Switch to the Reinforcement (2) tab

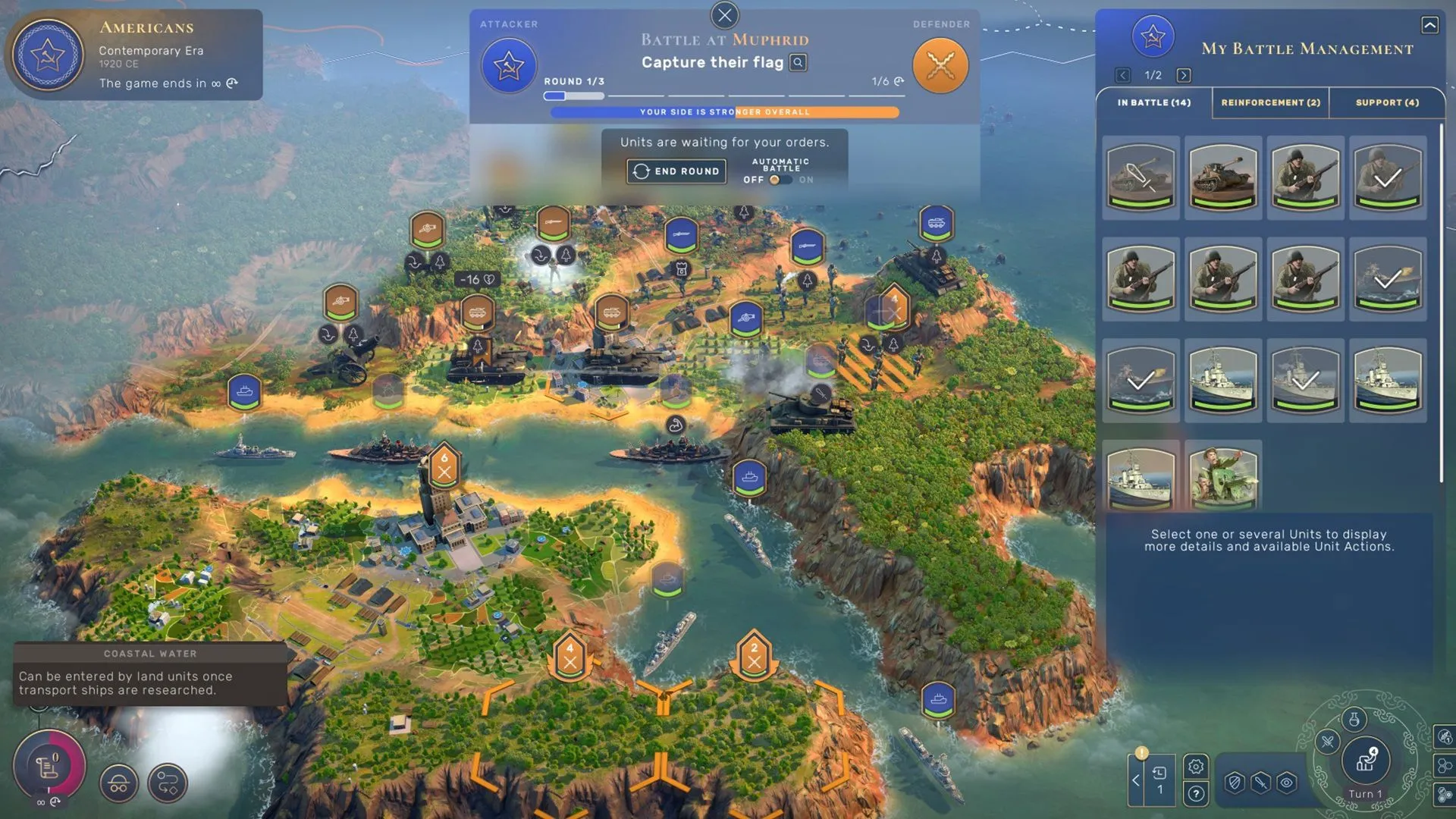pos(1270,102)
